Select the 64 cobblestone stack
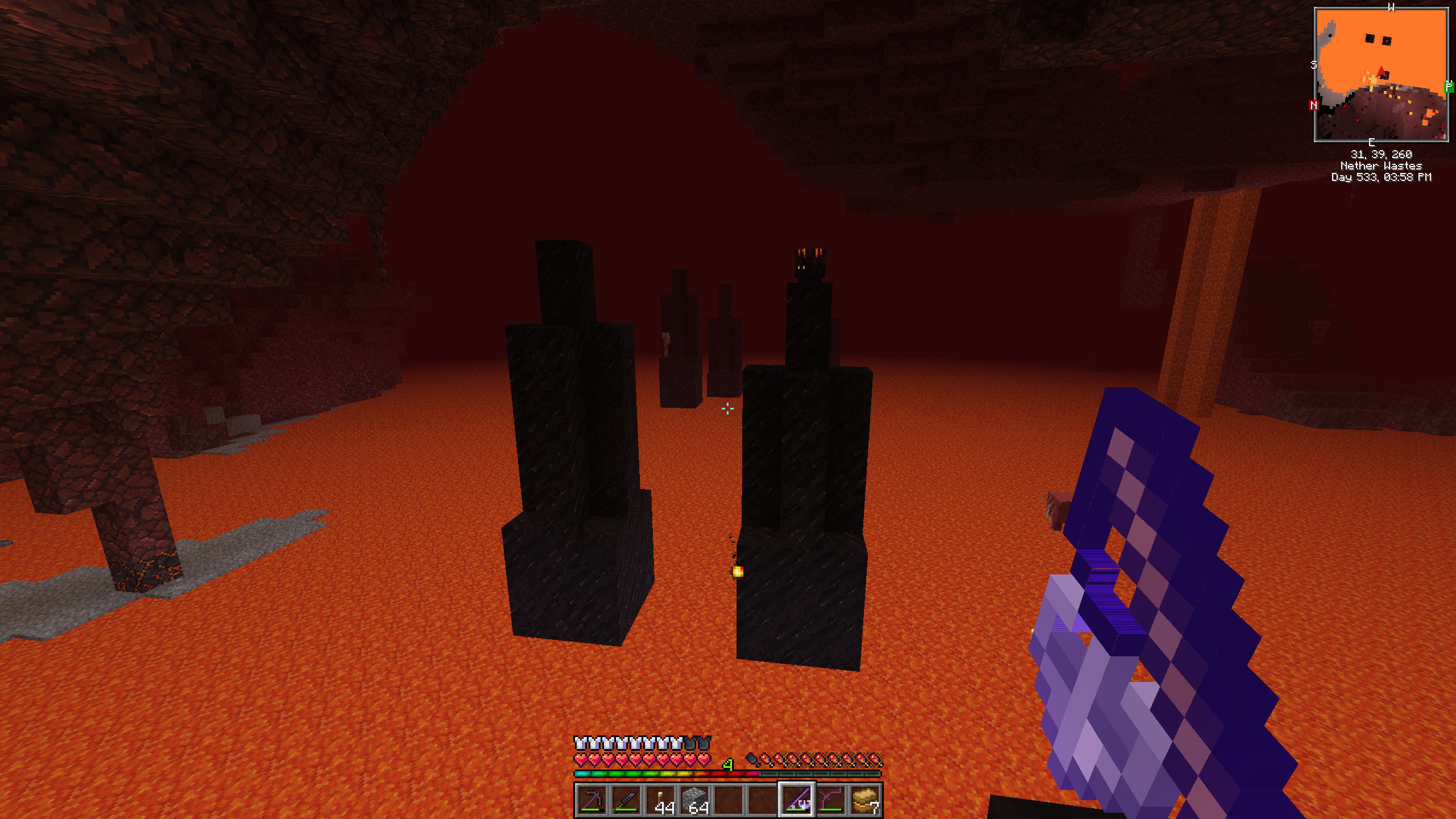1456x819 pixels. pyautogui.click(x=694, y=800)
